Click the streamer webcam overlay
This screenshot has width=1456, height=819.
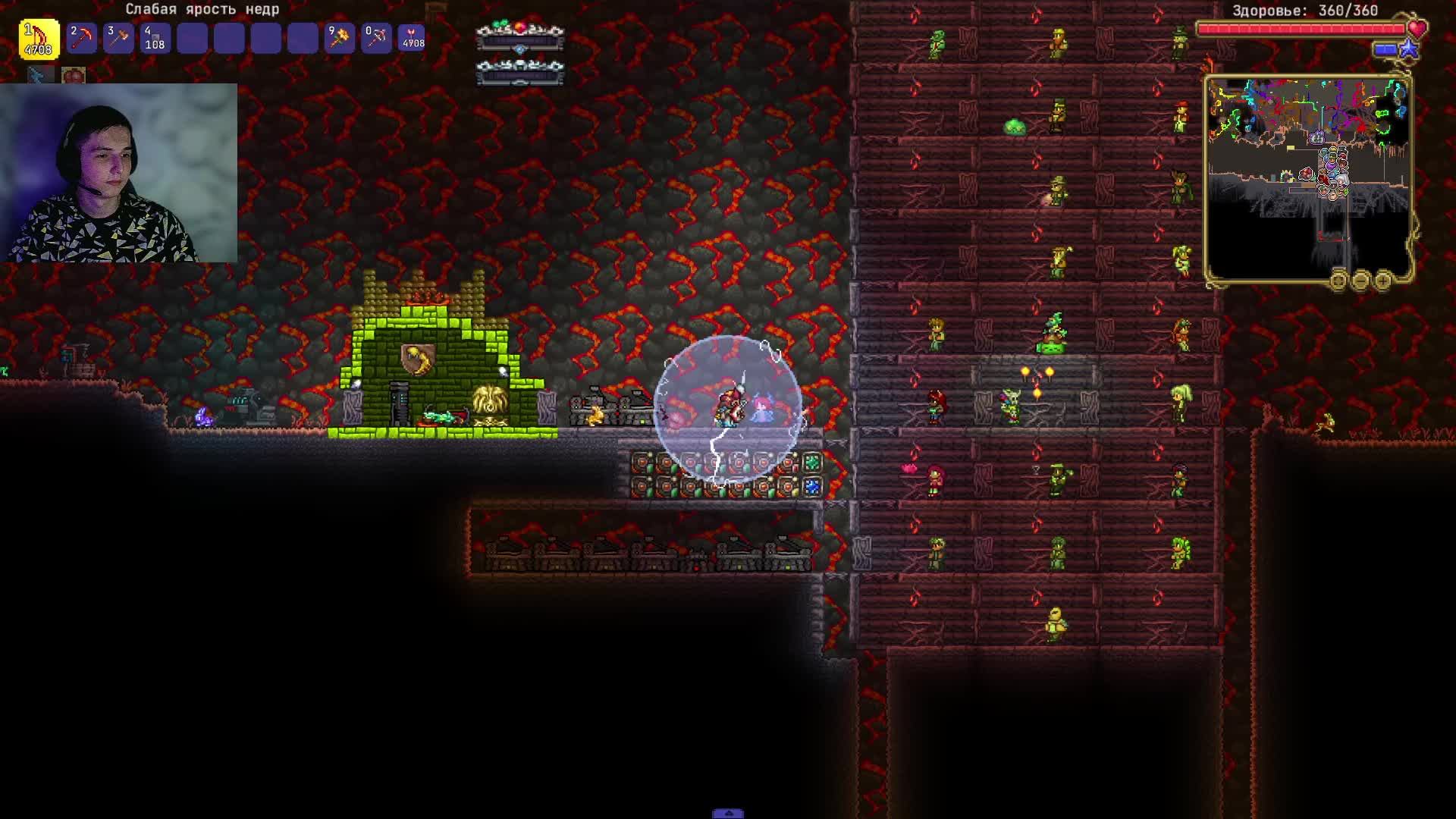(x=119, y=173)
